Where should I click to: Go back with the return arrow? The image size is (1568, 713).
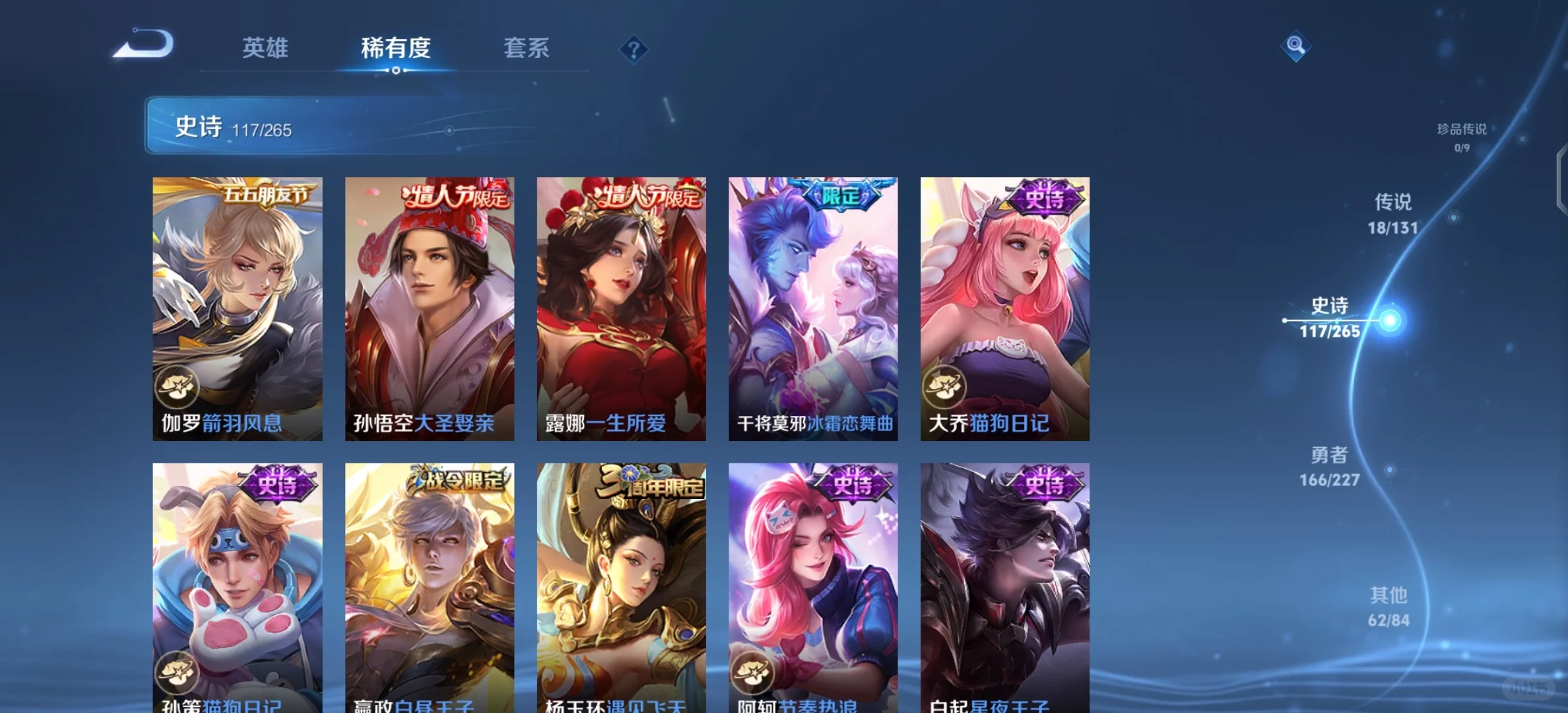[144, 45]
